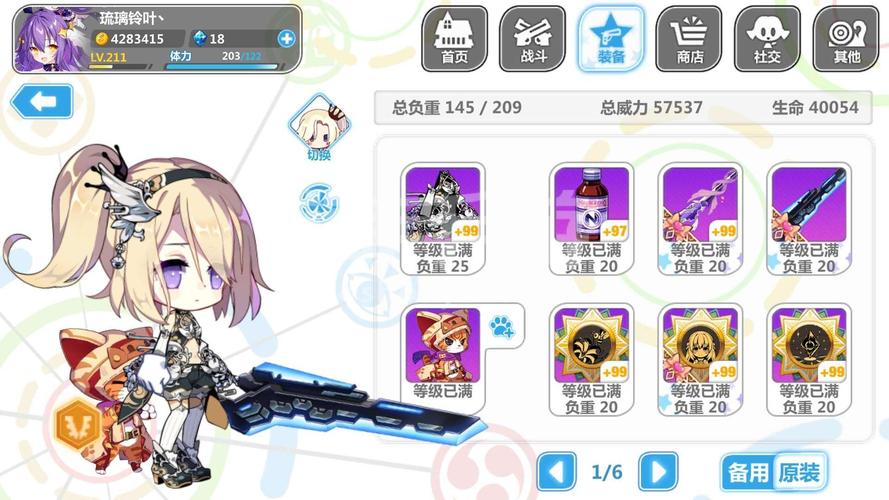Viewport: 889px width, 500px height.
Task: Go to the 社交 social tab
Action: pyautogui.click(x=767, y=38)
